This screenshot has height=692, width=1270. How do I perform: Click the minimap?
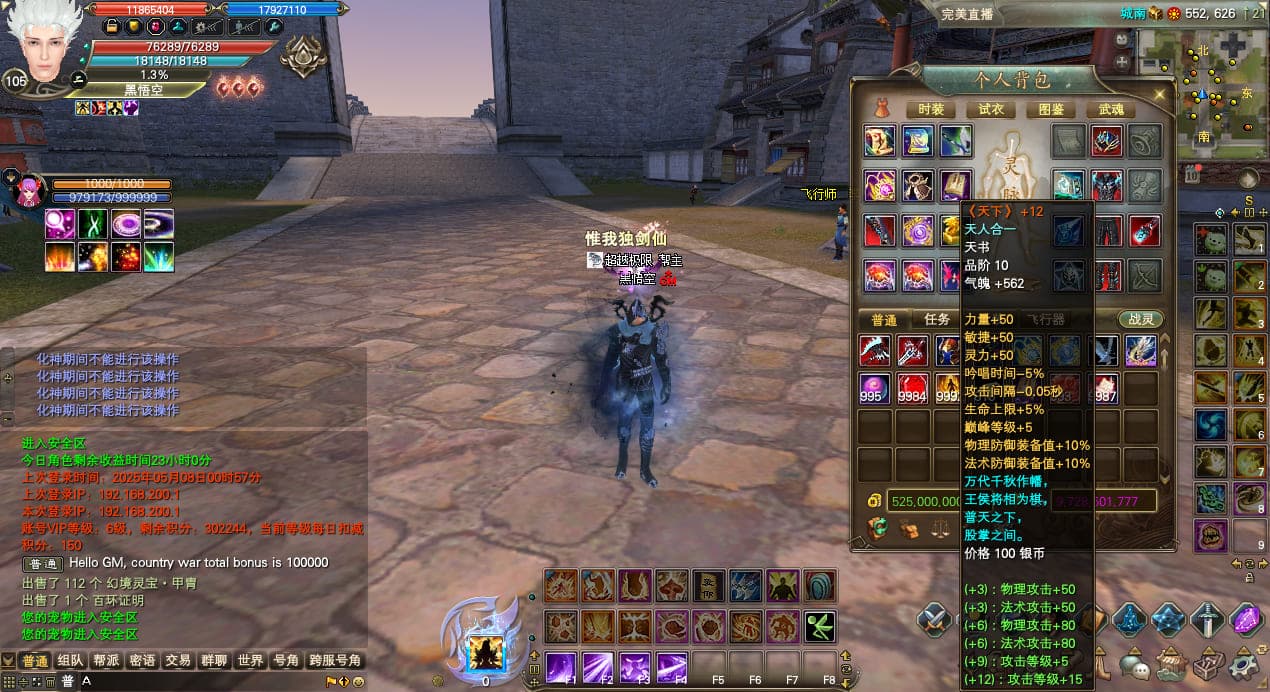pyautogui.click(x=1200, y=90)
